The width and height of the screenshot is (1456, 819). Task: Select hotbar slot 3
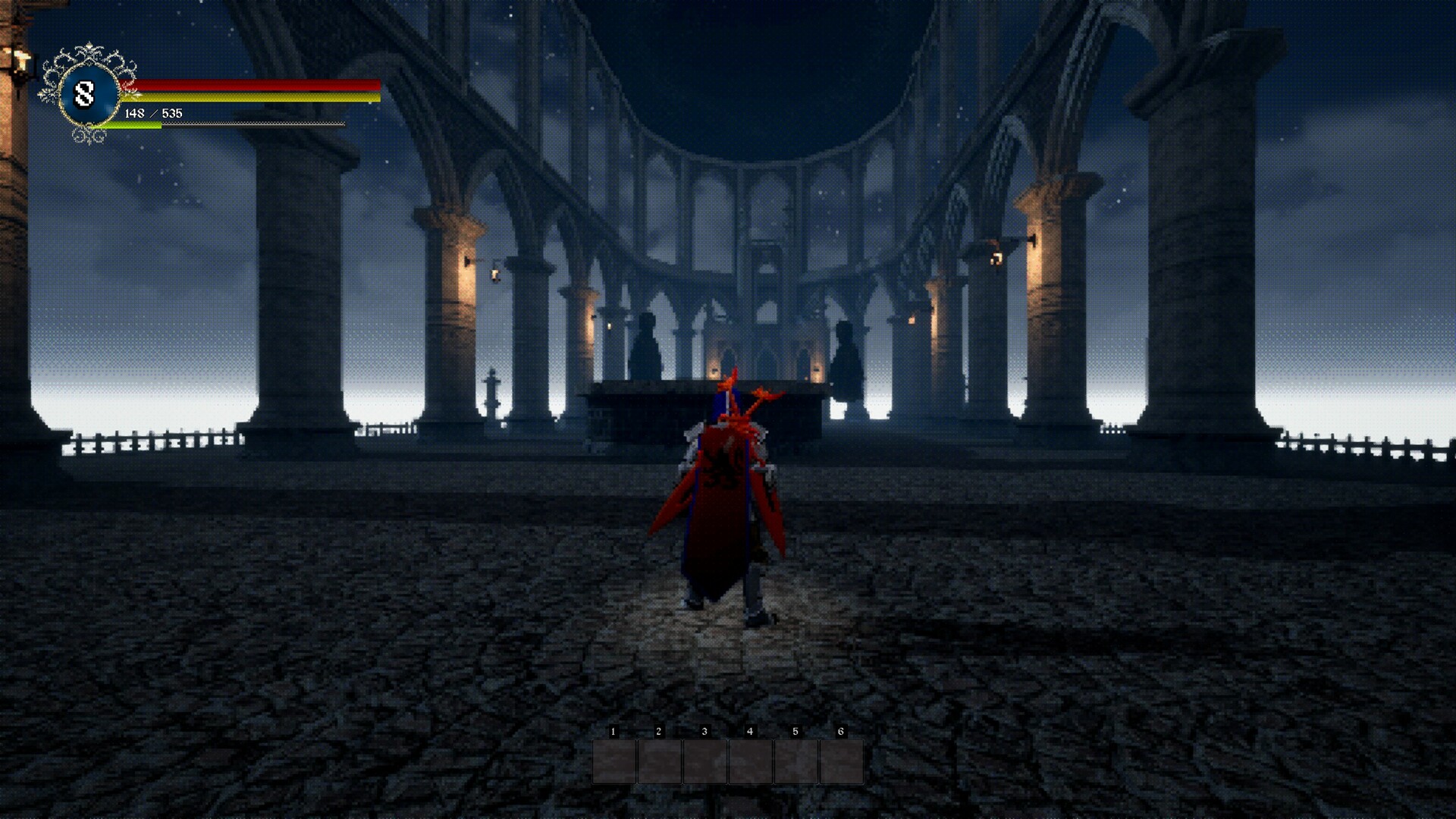[x=703, y=761]
